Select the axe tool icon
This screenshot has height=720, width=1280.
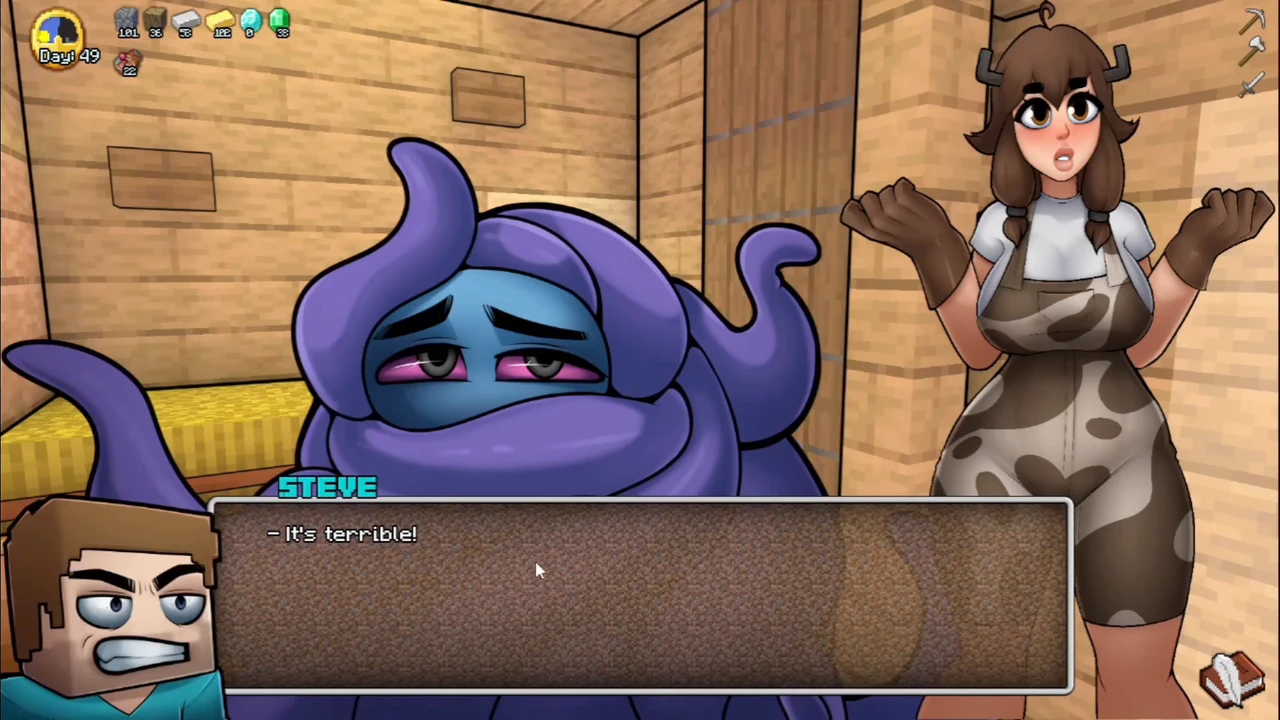(1253, 53)
